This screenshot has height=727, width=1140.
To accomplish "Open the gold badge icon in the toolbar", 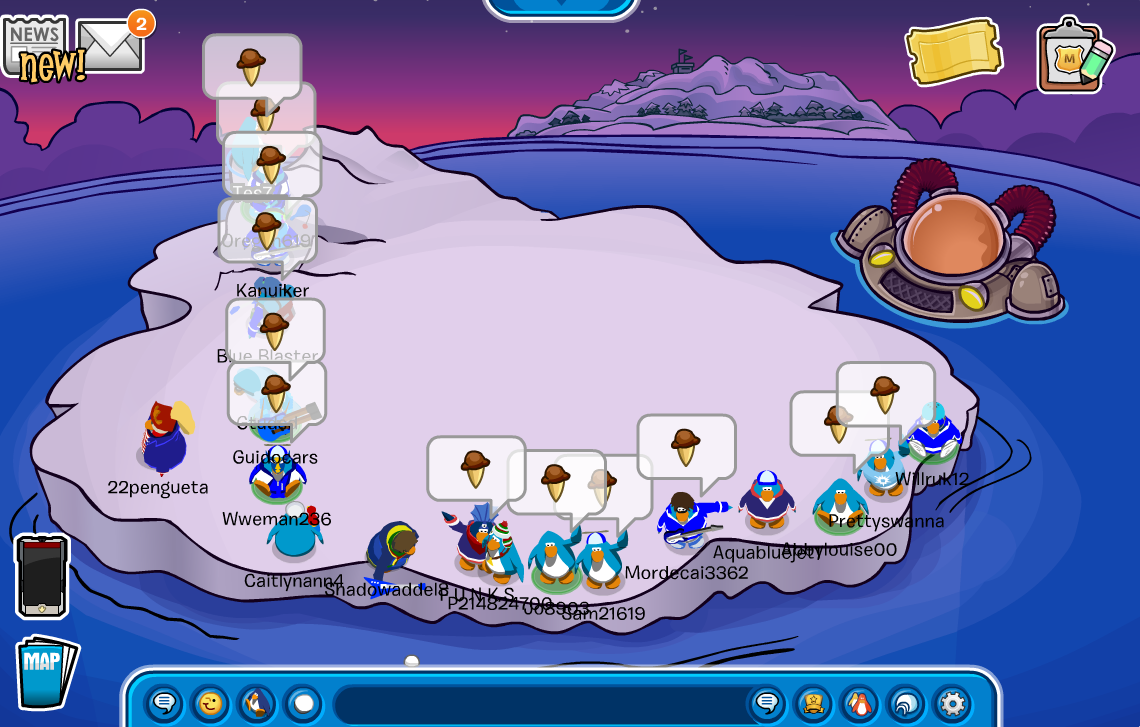I will click(x=813, y=704).
